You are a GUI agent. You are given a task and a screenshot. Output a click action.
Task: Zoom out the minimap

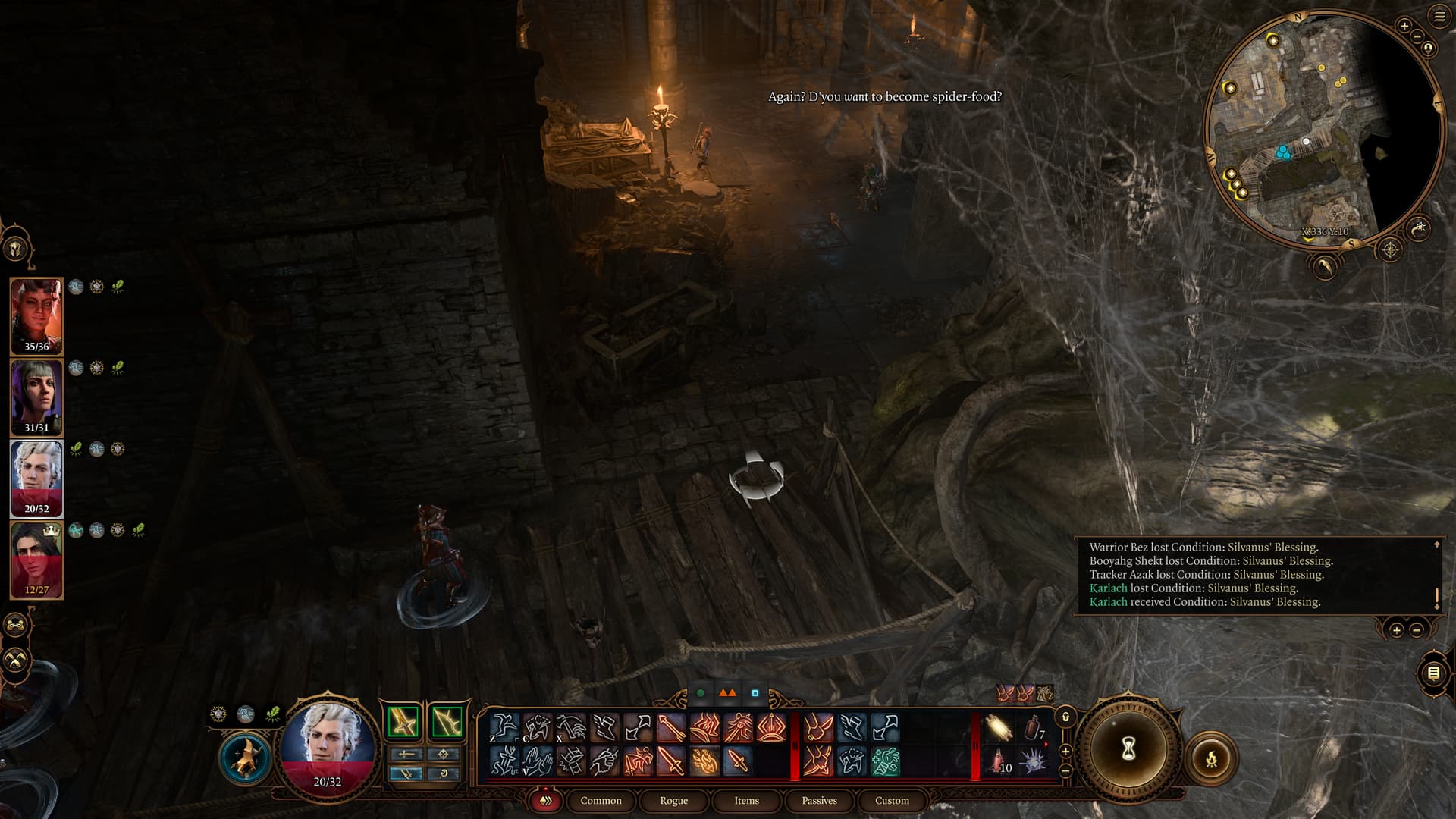point(1416,37)
